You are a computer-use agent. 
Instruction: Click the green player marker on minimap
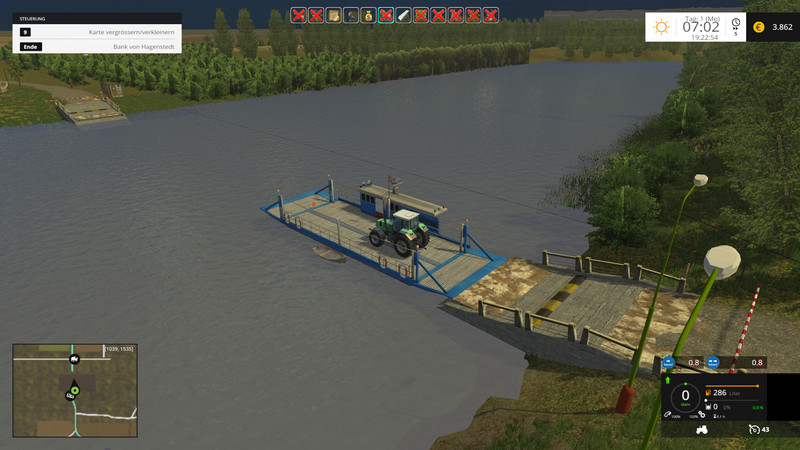(74, 389)
